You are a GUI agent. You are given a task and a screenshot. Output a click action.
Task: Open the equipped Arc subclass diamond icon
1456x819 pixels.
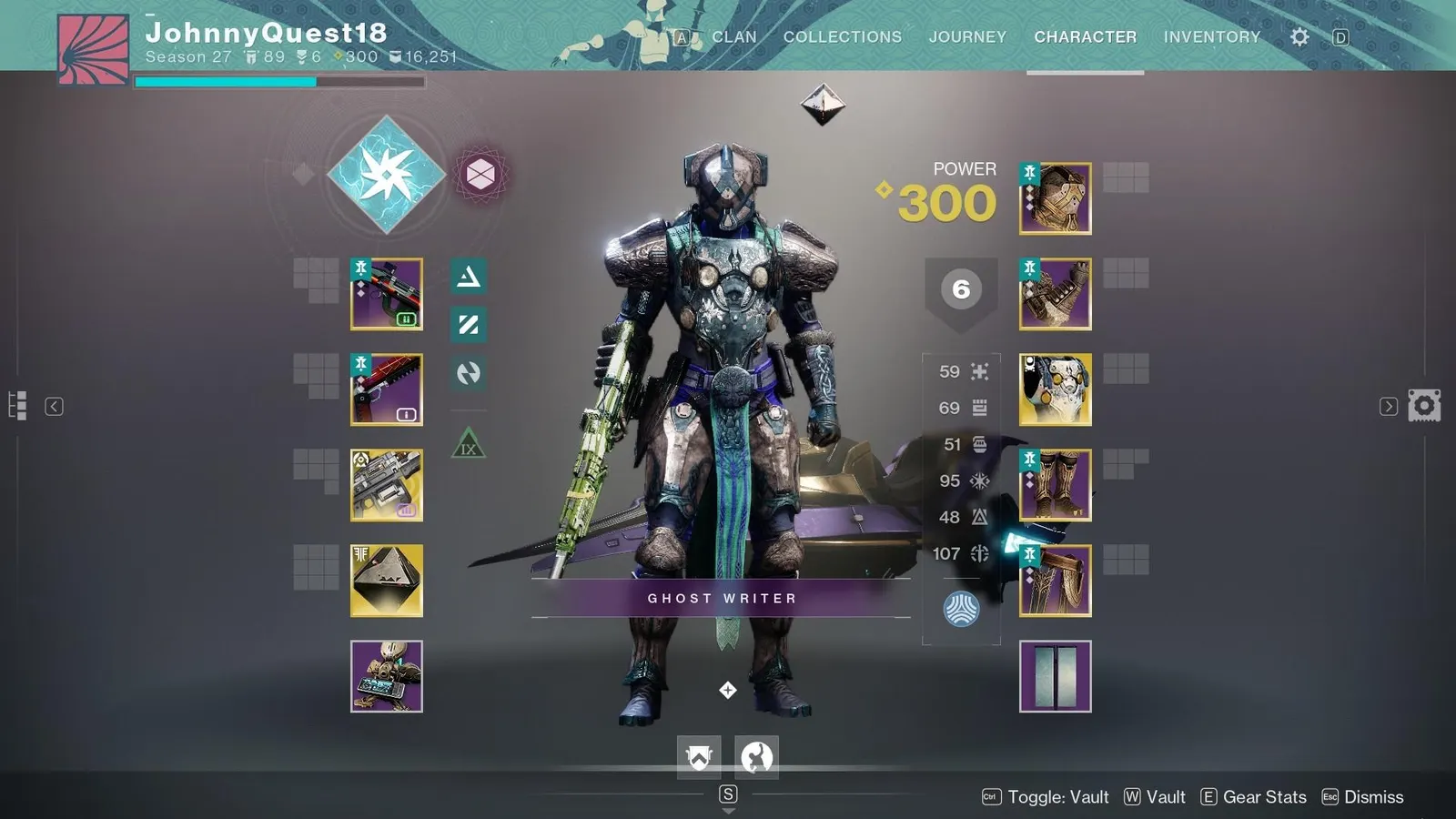[387, 173]
